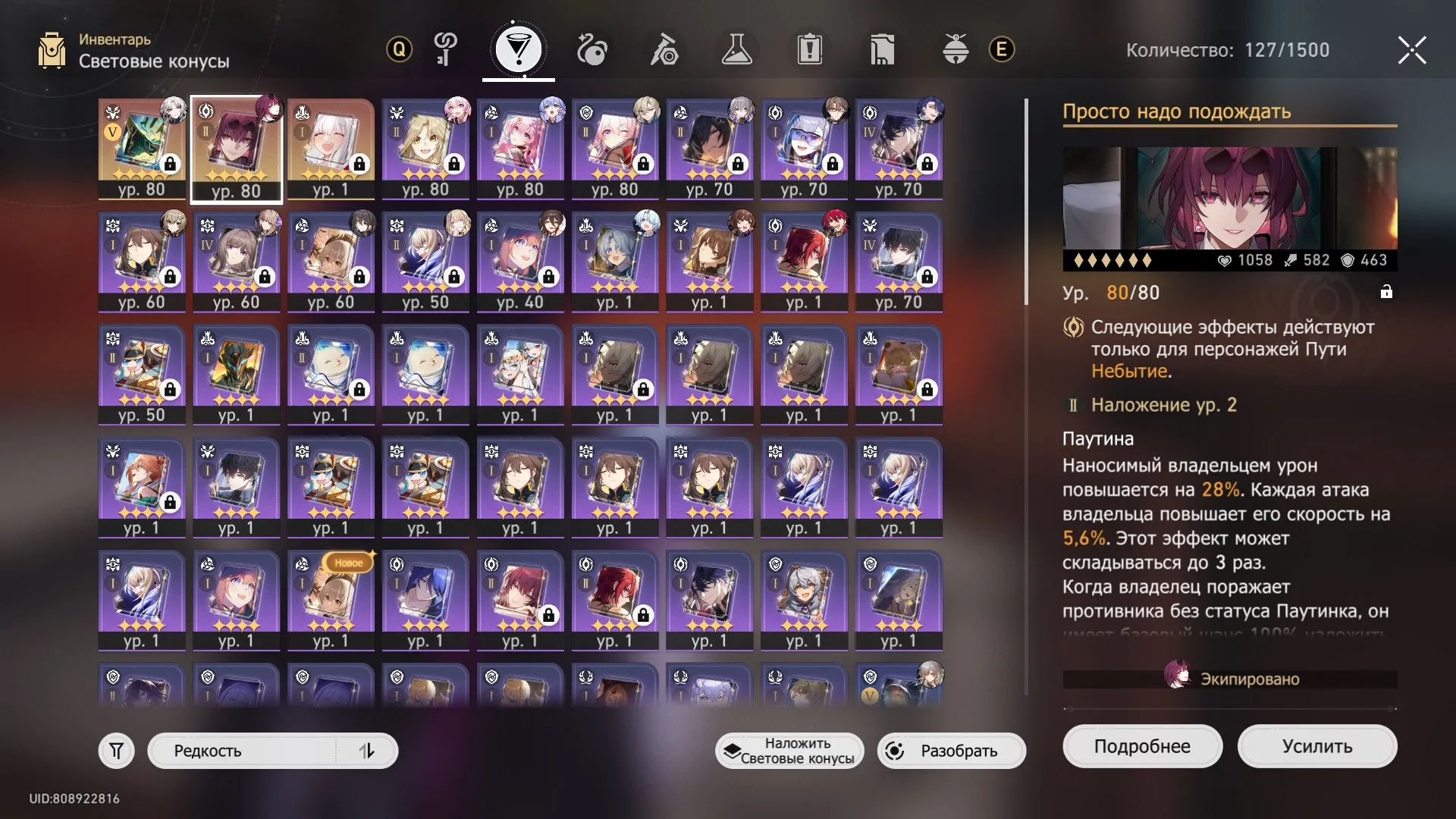This screenshot has width=1456, height=819.
Task: Open the relic tab icon
Action: tap(592, 49)
